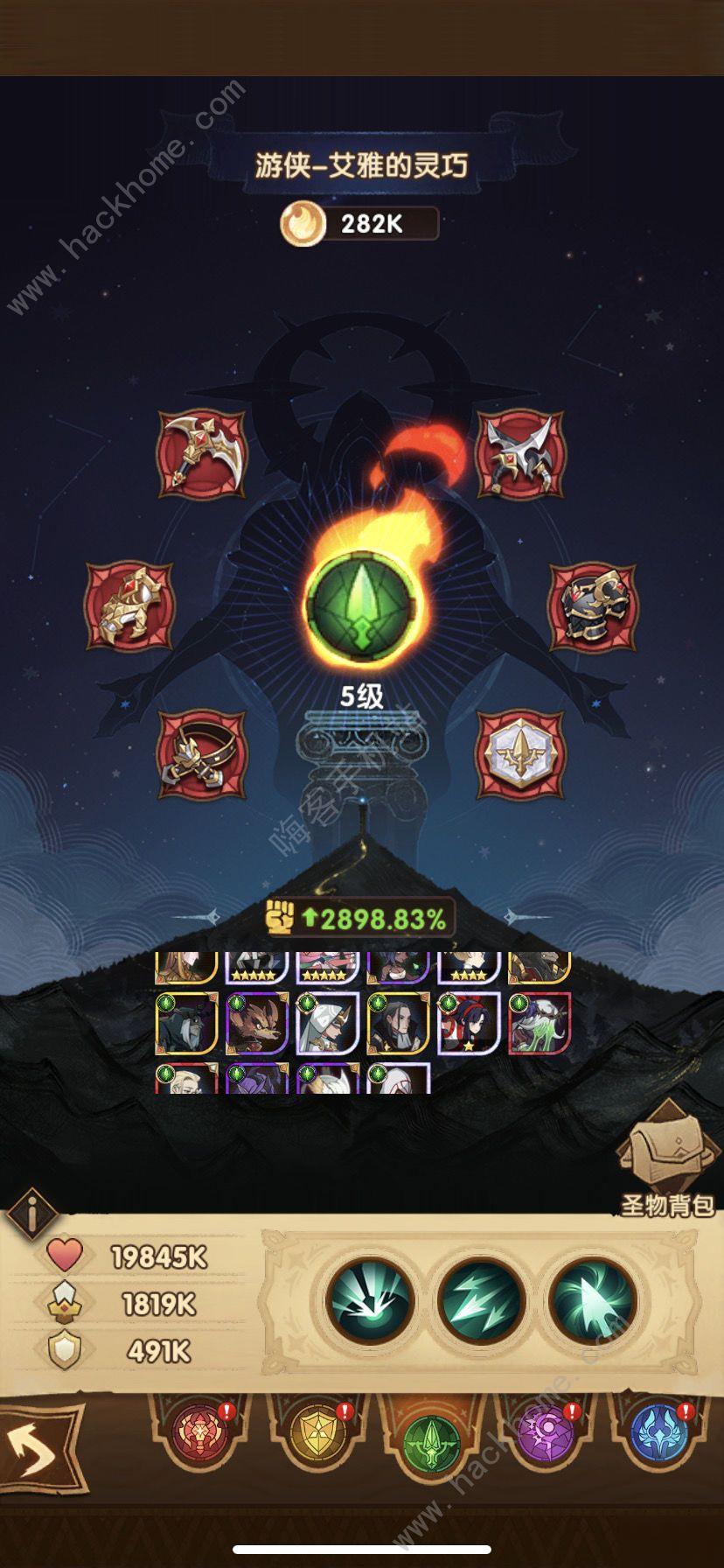The height and width of the screenshot is (1568, 724).
Task: Select the curved axe weapon node
Action: (x=202, y=455)
